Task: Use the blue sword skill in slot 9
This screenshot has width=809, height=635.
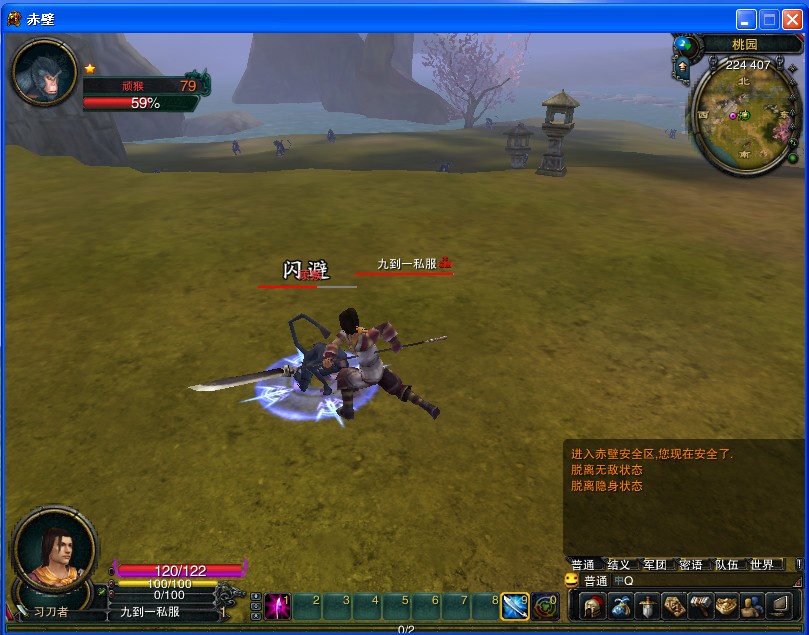Action: point(515,606)
